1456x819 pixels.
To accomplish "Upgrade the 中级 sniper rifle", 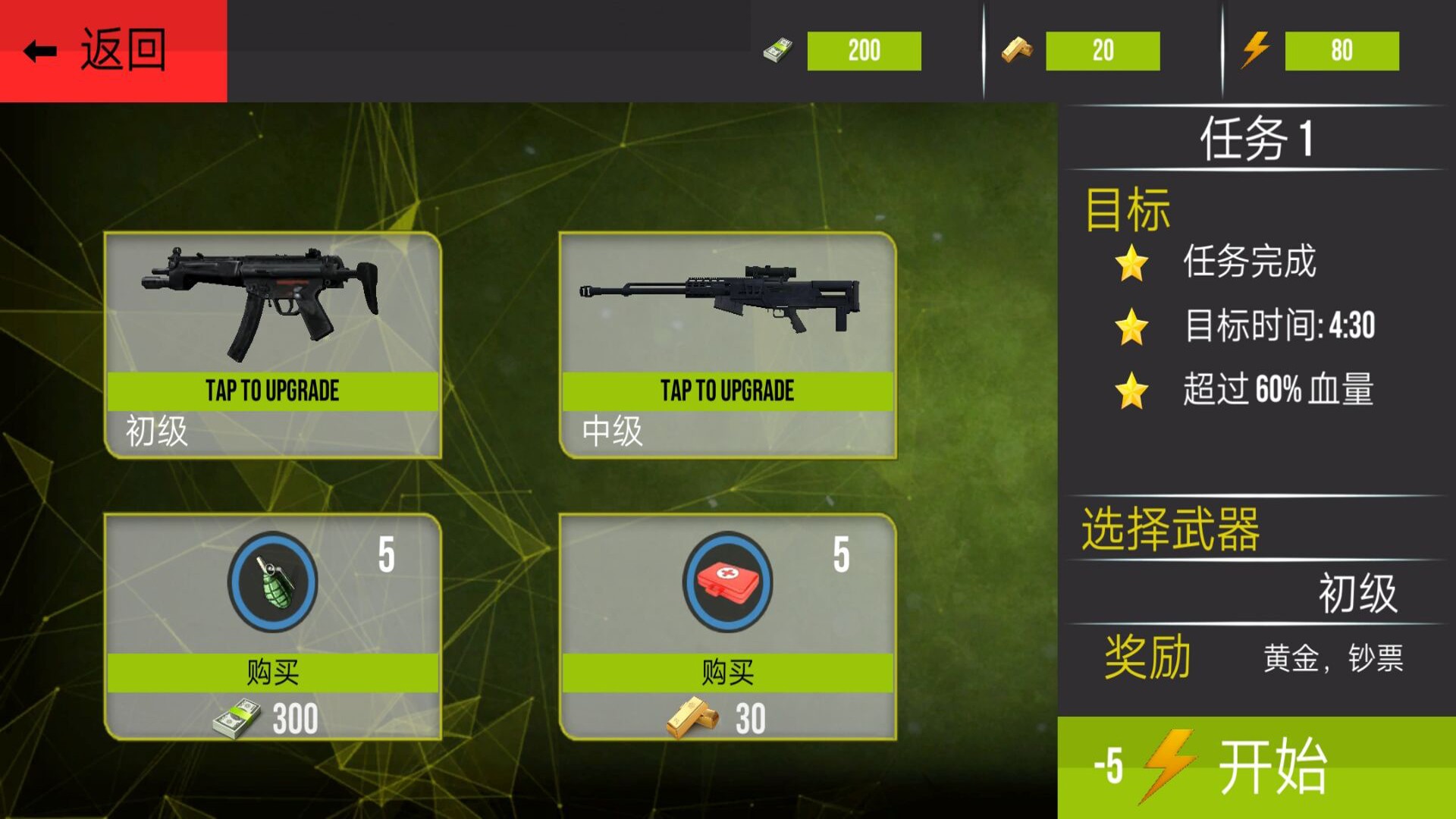I will tap(727, 391).
